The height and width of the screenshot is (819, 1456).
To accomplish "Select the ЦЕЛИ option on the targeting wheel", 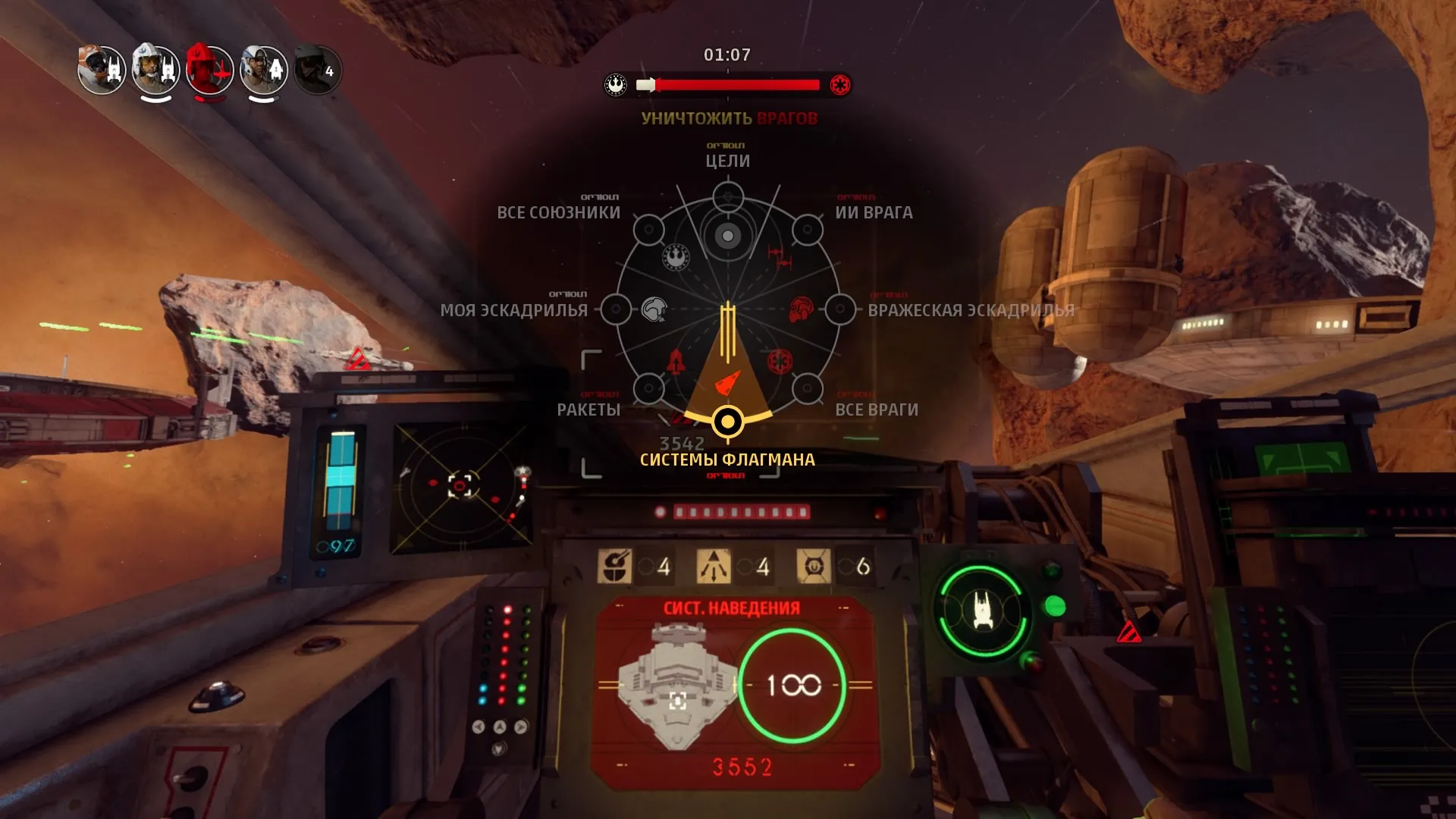I will pyautogui.click(x=727, y=198).
